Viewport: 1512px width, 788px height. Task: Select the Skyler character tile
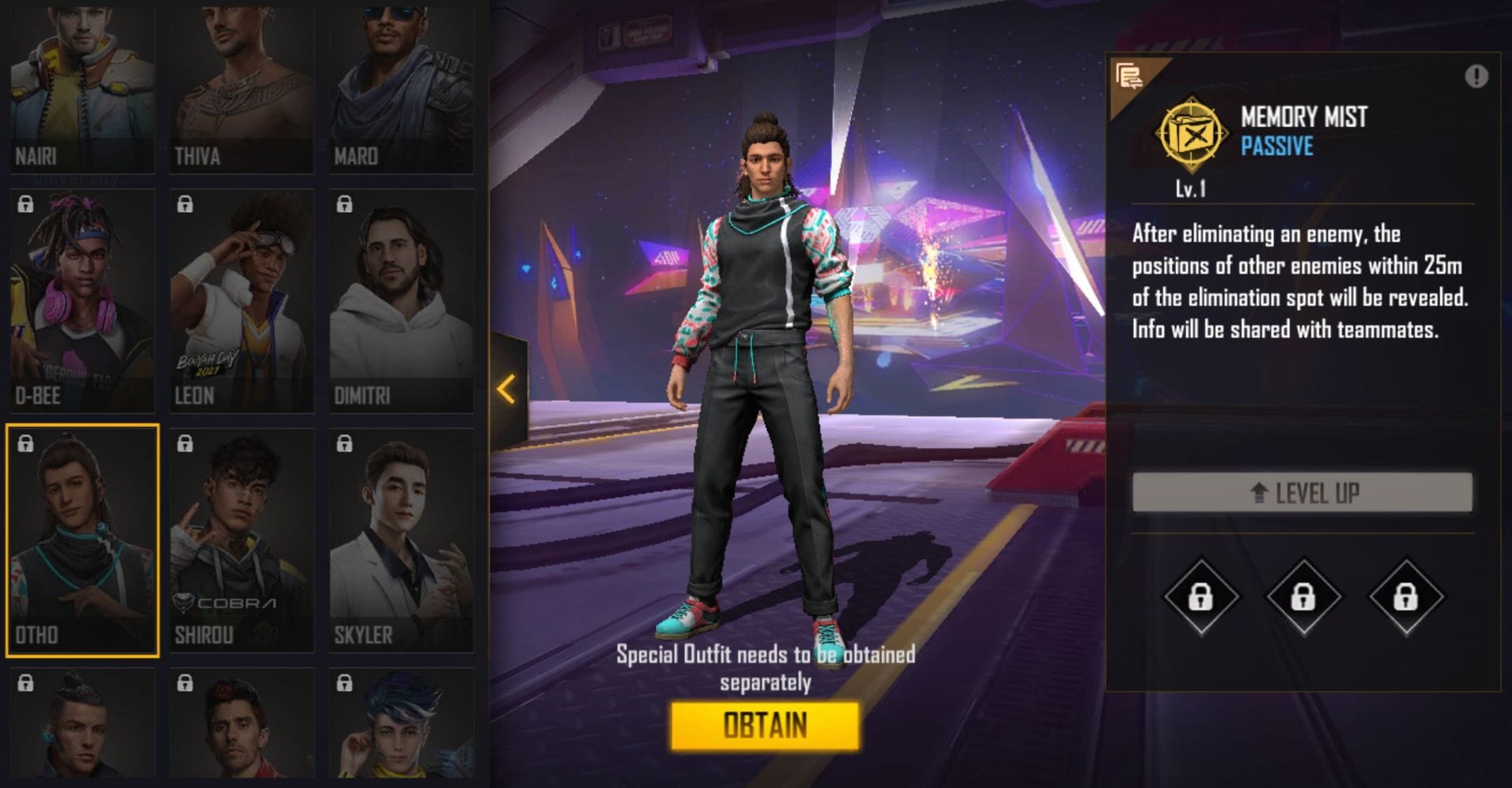tap(401, 541)
